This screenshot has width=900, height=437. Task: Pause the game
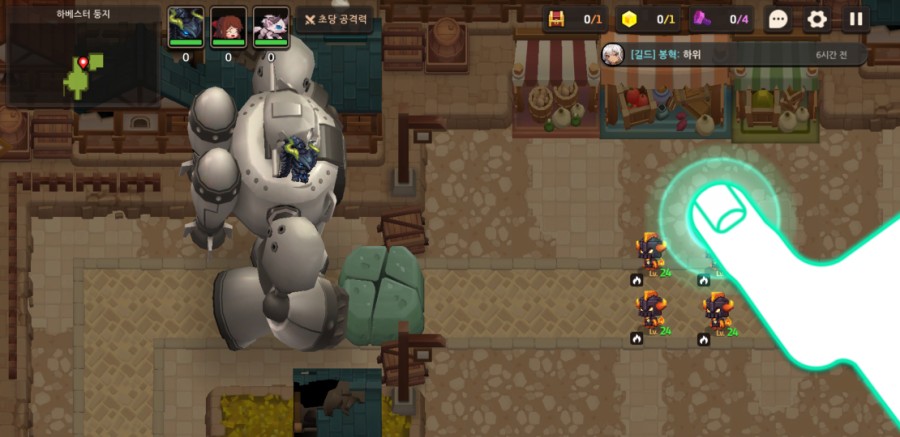(856, 19)
